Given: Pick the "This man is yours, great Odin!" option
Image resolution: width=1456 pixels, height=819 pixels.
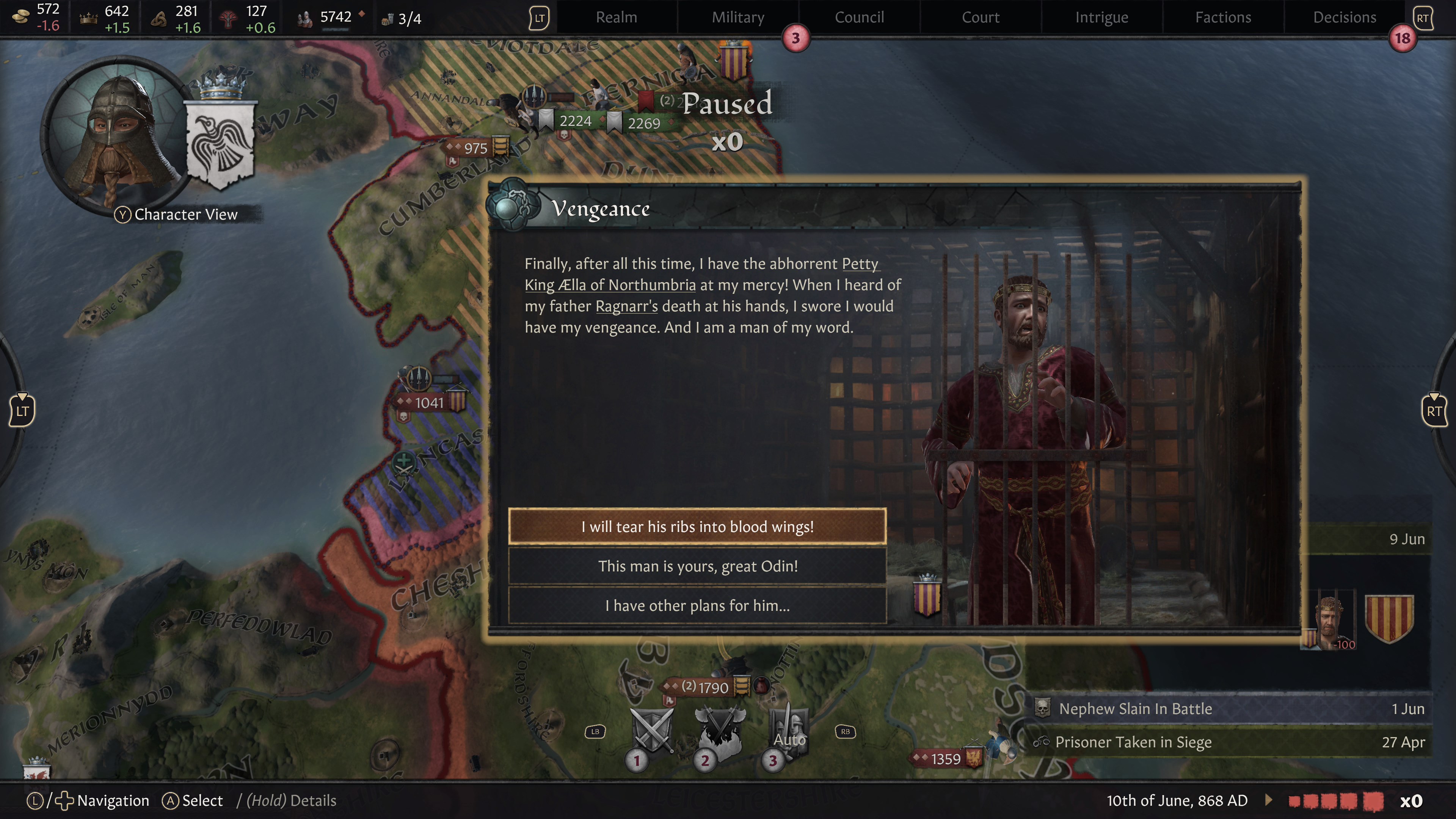Looking at the screenshot, I should coord(697,566).
